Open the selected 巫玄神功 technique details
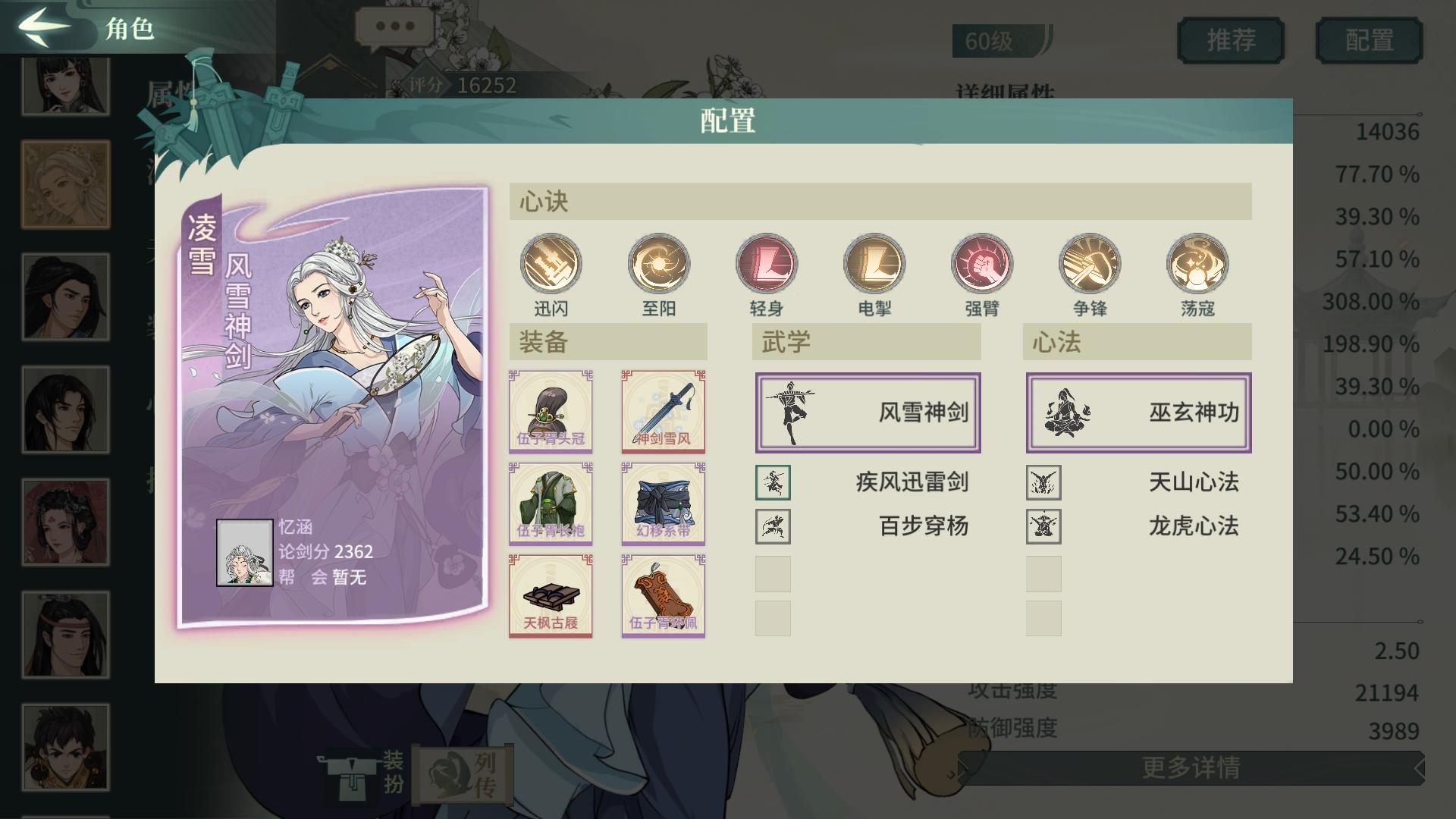The height and width of the screenshot is (819, 1456). pos(1137,413)
